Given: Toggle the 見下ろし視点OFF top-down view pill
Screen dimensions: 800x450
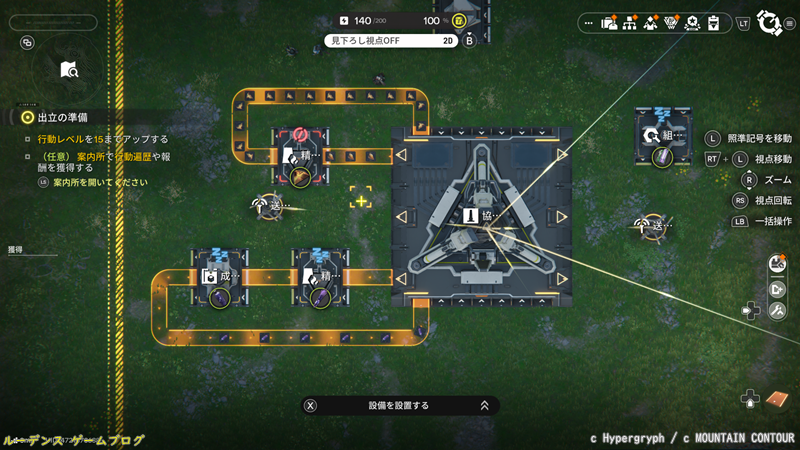Looking at the screenshot, I should [390, 41].
